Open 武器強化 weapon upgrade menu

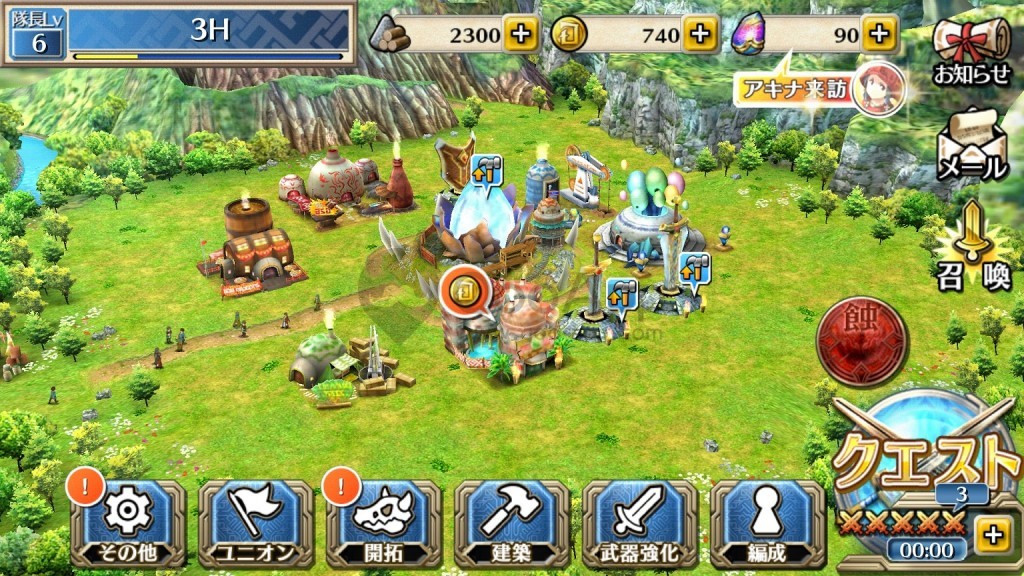pyautogui.click(x=639, y=523)
